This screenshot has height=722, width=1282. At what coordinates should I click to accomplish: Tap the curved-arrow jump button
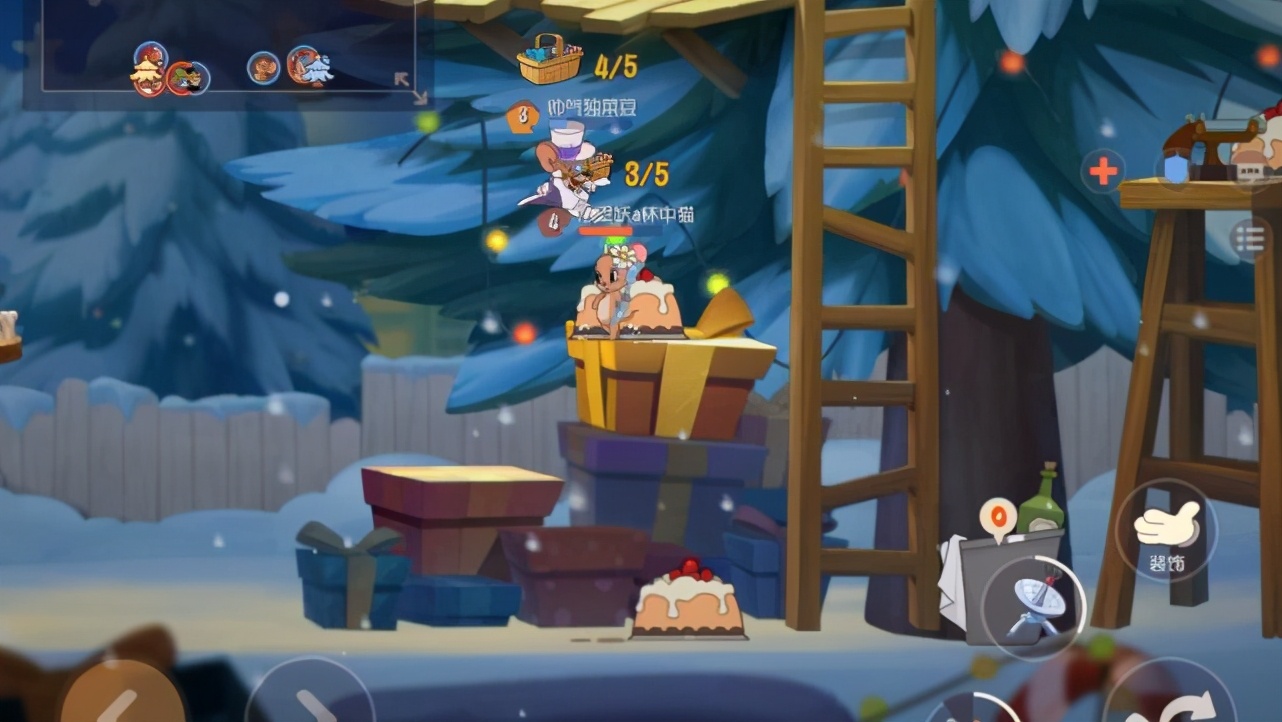pyautogui.click(x=1182, y=703)
